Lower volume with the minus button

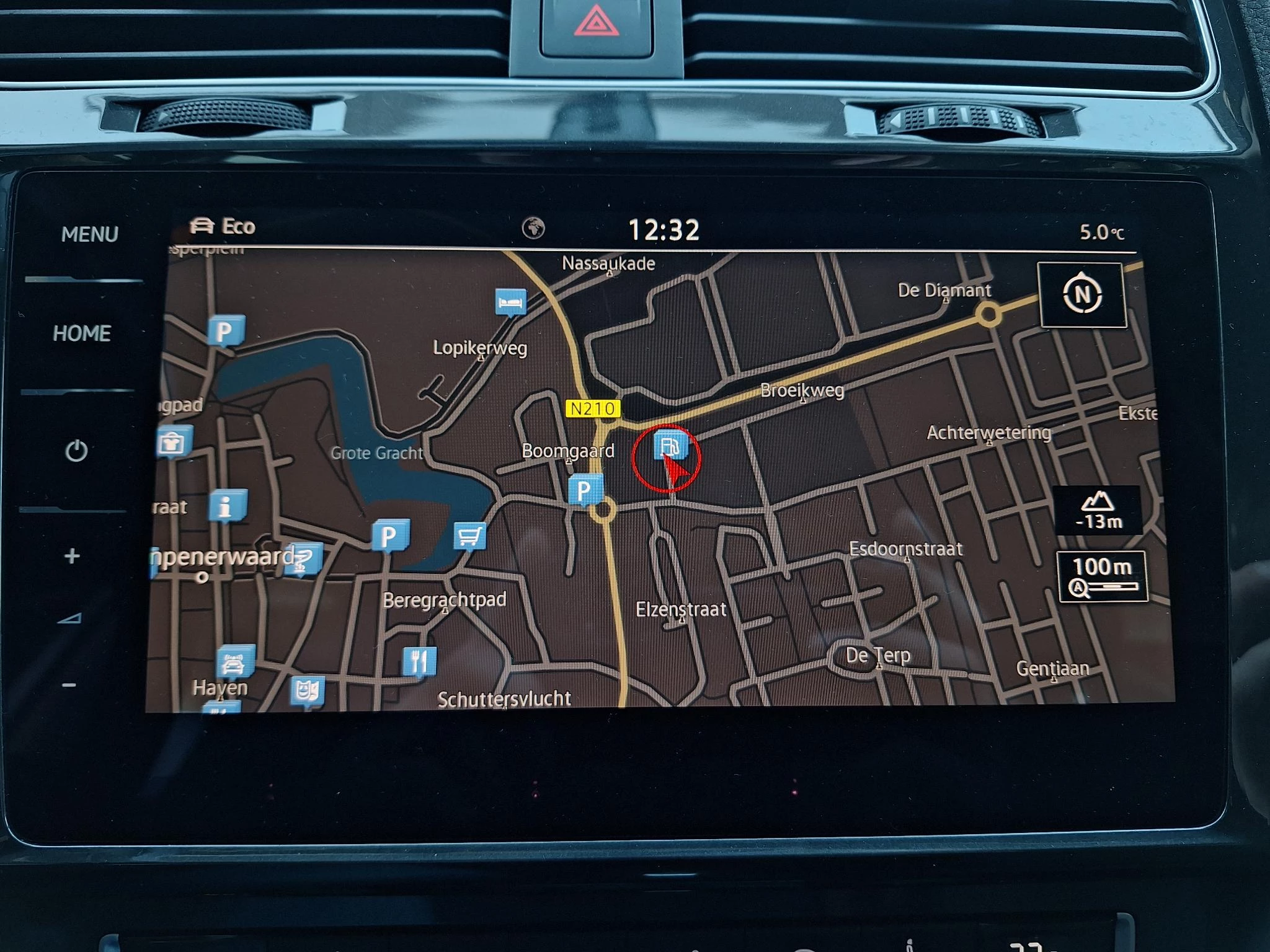[69, 685]
